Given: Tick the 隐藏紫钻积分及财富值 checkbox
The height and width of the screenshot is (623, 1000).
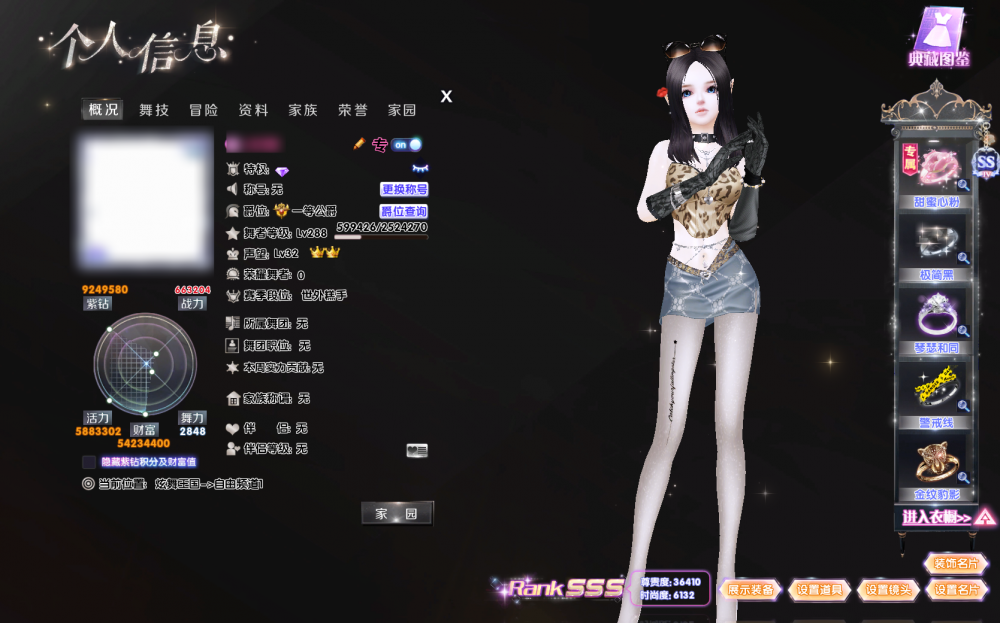Looking at the screenshot, I should (89, 462).
